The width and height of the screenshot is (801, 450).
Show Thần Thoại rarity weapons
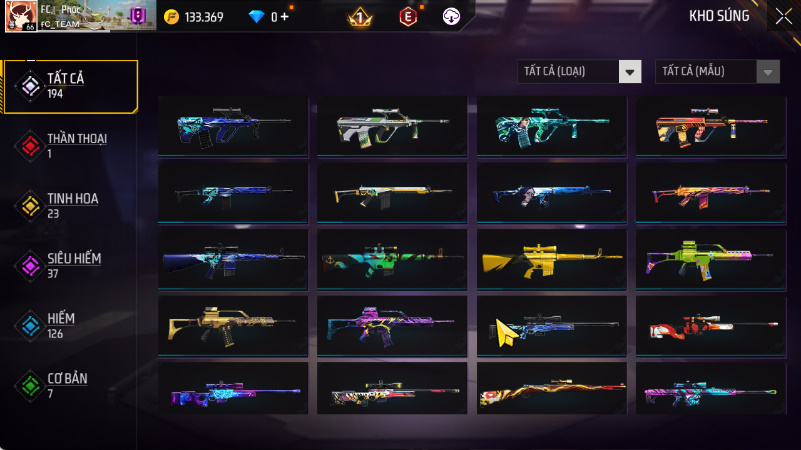coord(70,145)
